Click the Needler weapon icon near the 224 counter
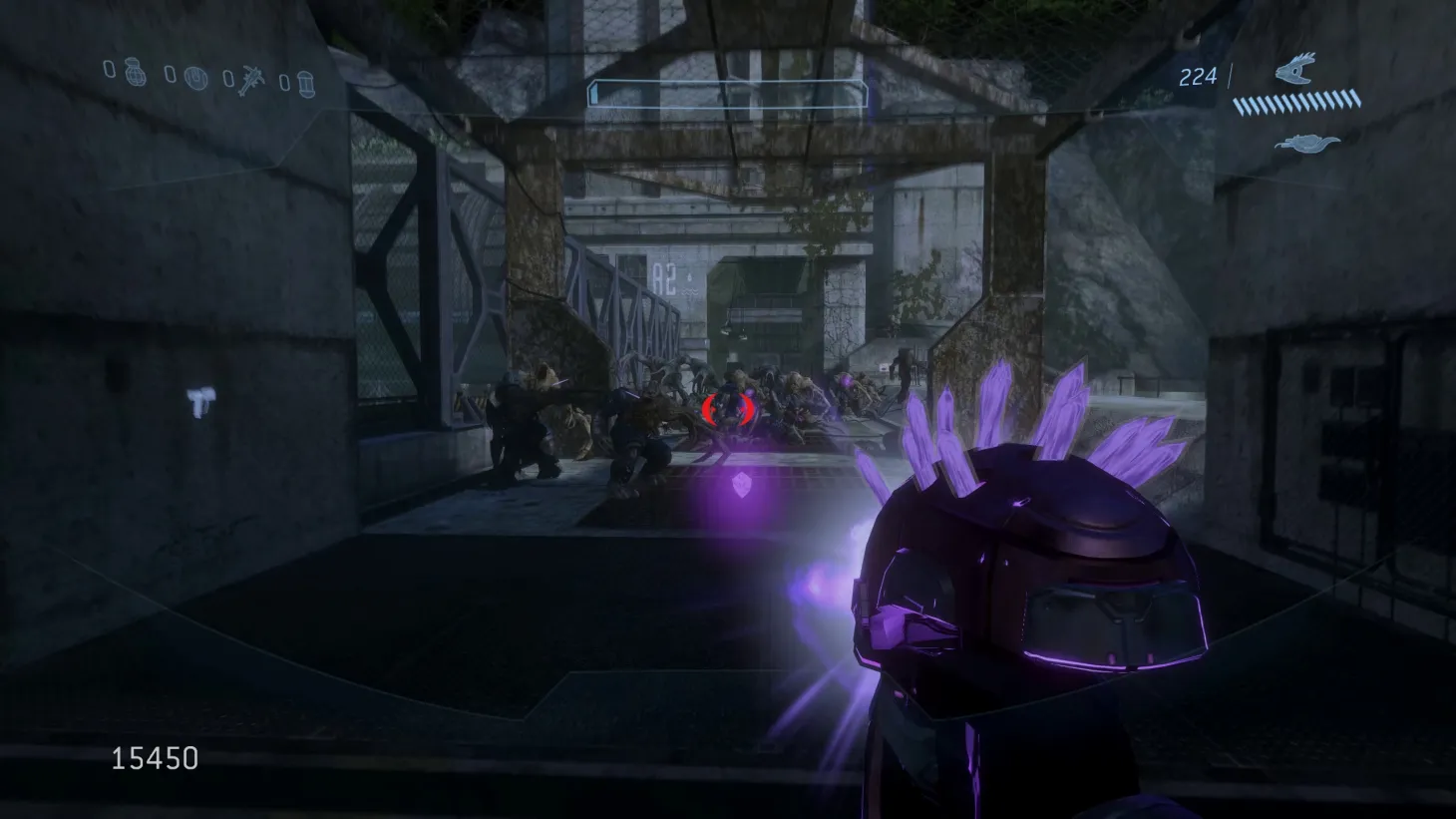1456x819 pixels. point(1293,72)
